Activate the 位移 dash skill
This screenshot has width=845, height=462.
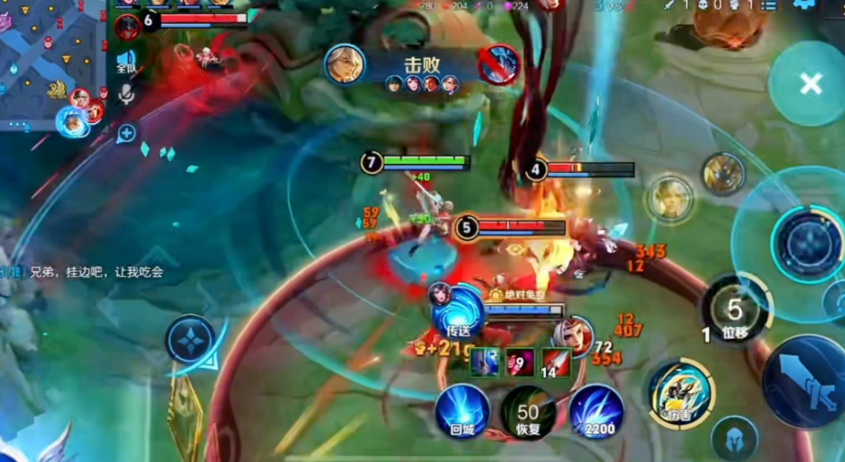pyautogui.click(x=736, y=311)
